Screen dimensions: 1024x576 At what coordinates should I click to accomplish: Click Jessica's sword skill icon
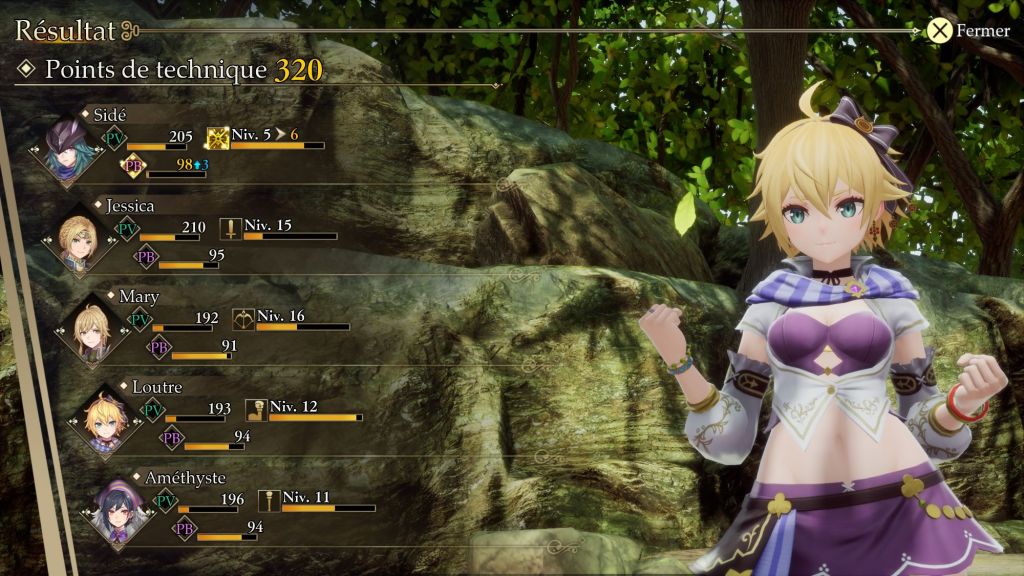pos(232,229)
